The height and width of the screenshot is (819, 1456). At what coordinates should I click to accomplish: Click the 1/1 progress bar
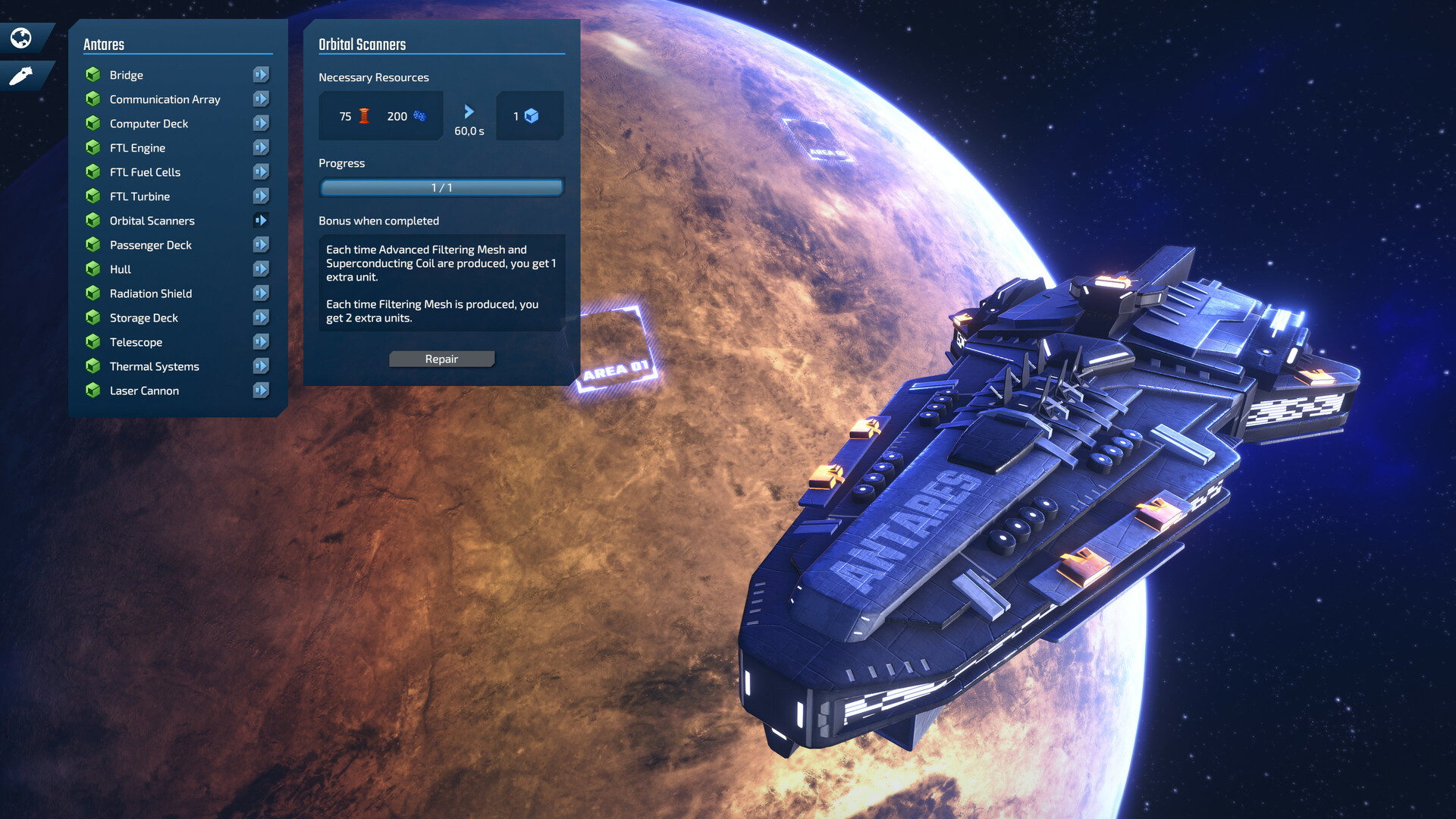pos(441,187)
